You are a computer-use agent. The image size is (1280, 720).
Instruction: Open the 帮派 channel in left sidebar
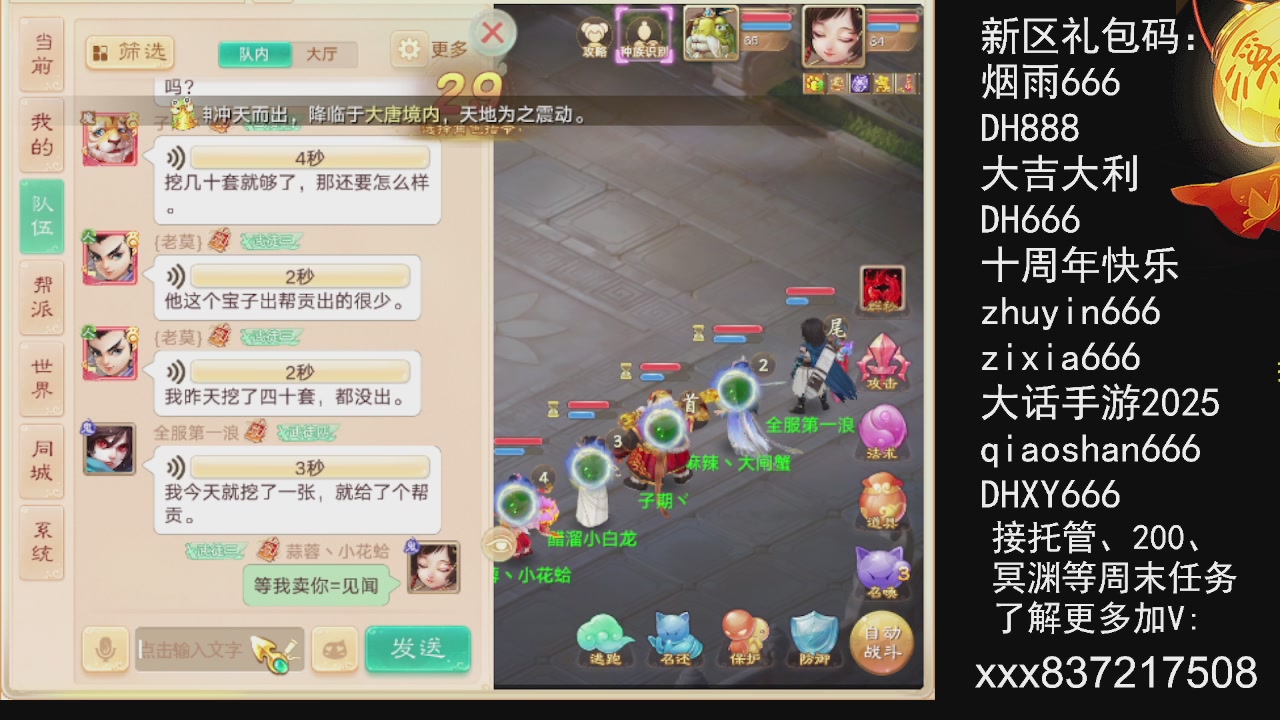click(40, 296)
